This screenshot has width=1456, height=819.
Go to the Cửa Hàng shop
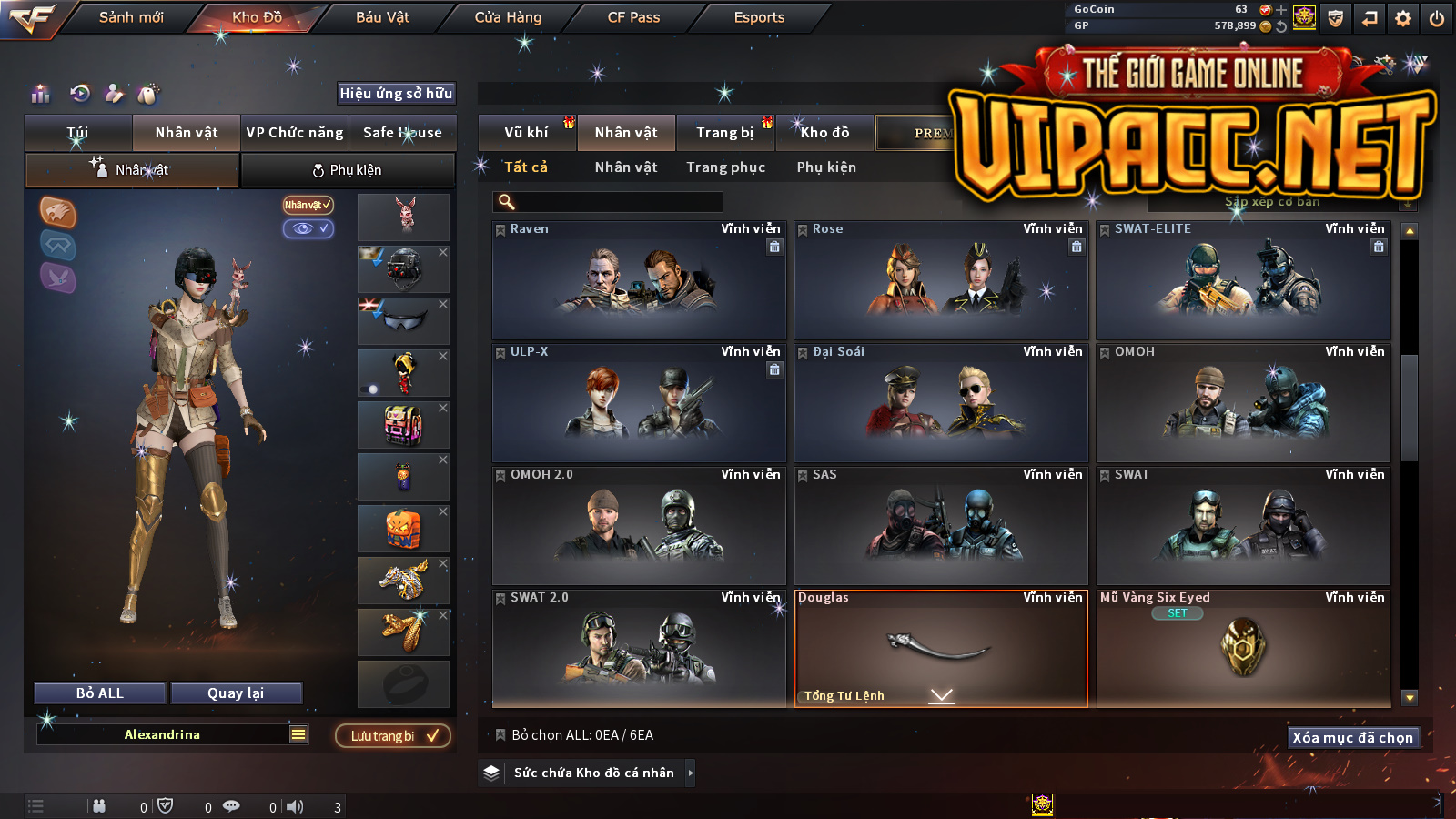click(508, 17)
